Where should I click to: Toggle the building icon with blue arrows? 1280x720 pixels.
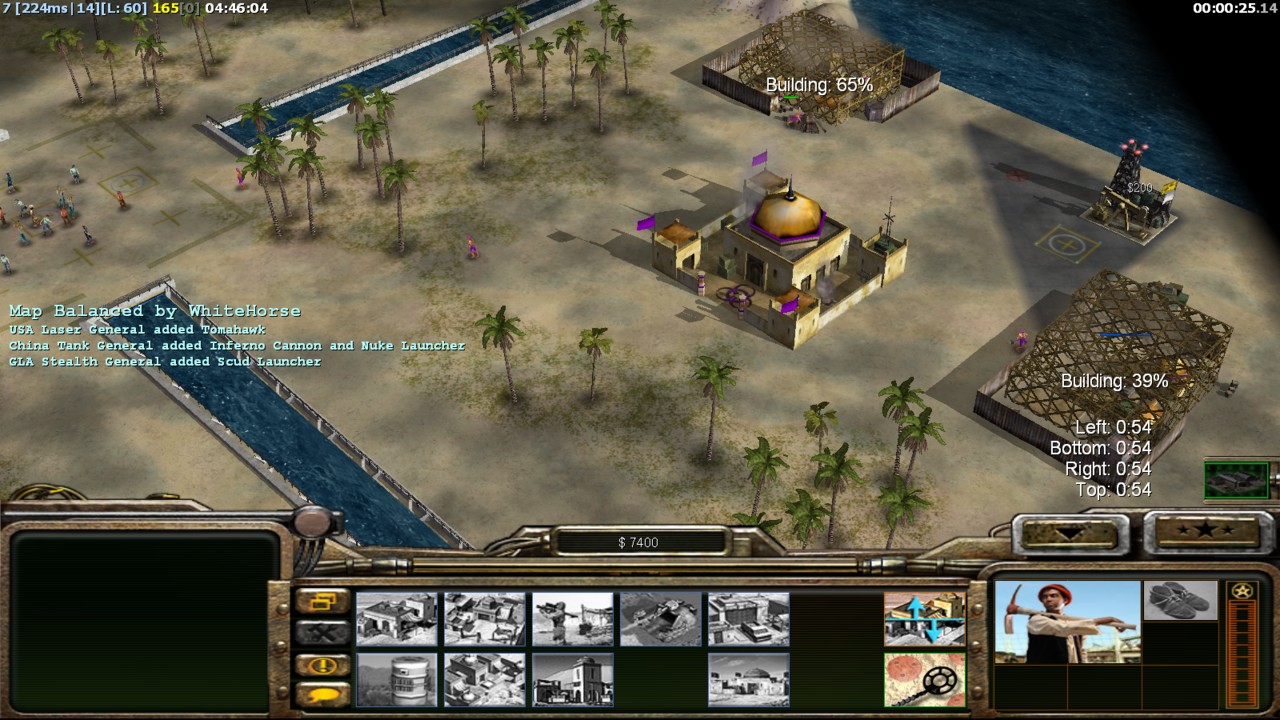tap(924, 619)
